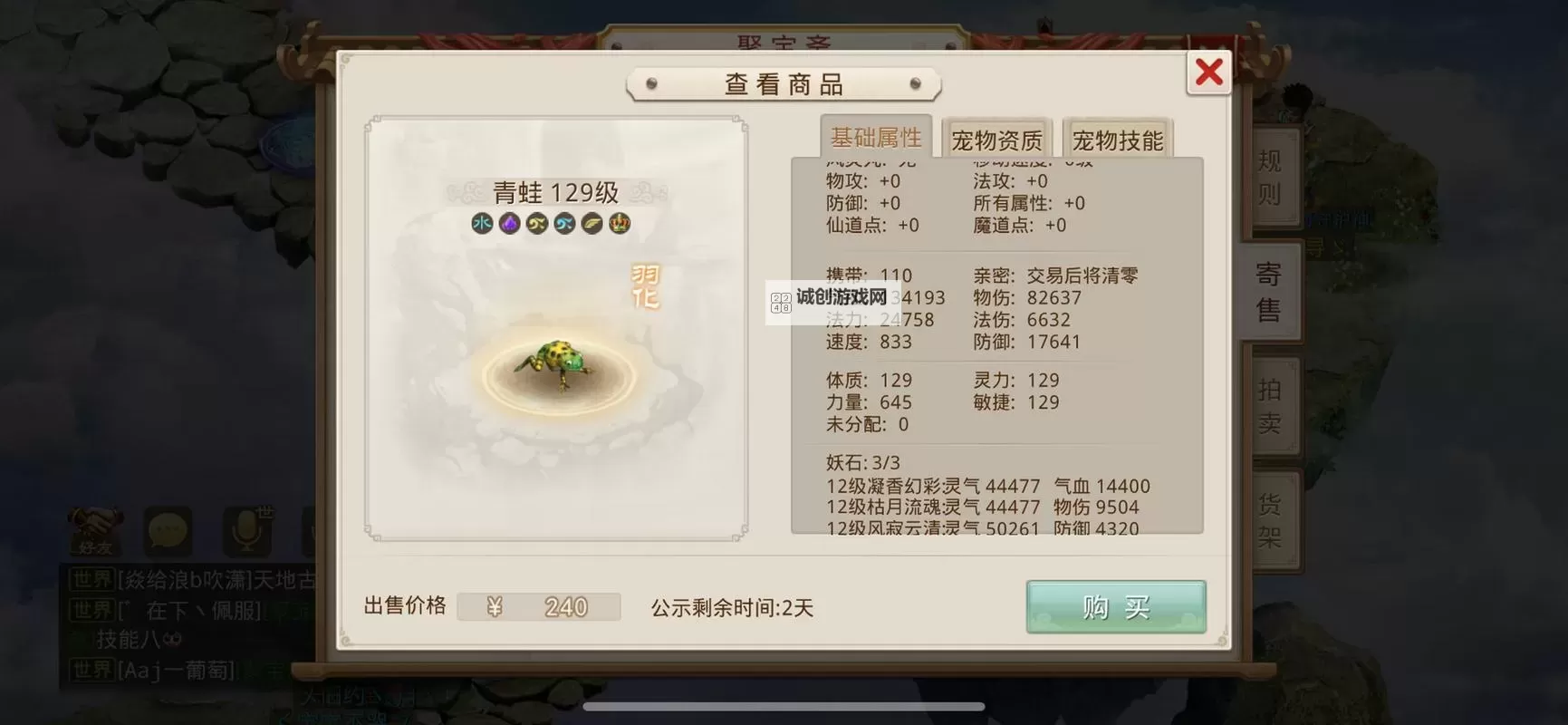Click the crown icon beside the pet elements
This screenshot has height=725, width=1568.
tap(618, 223)
